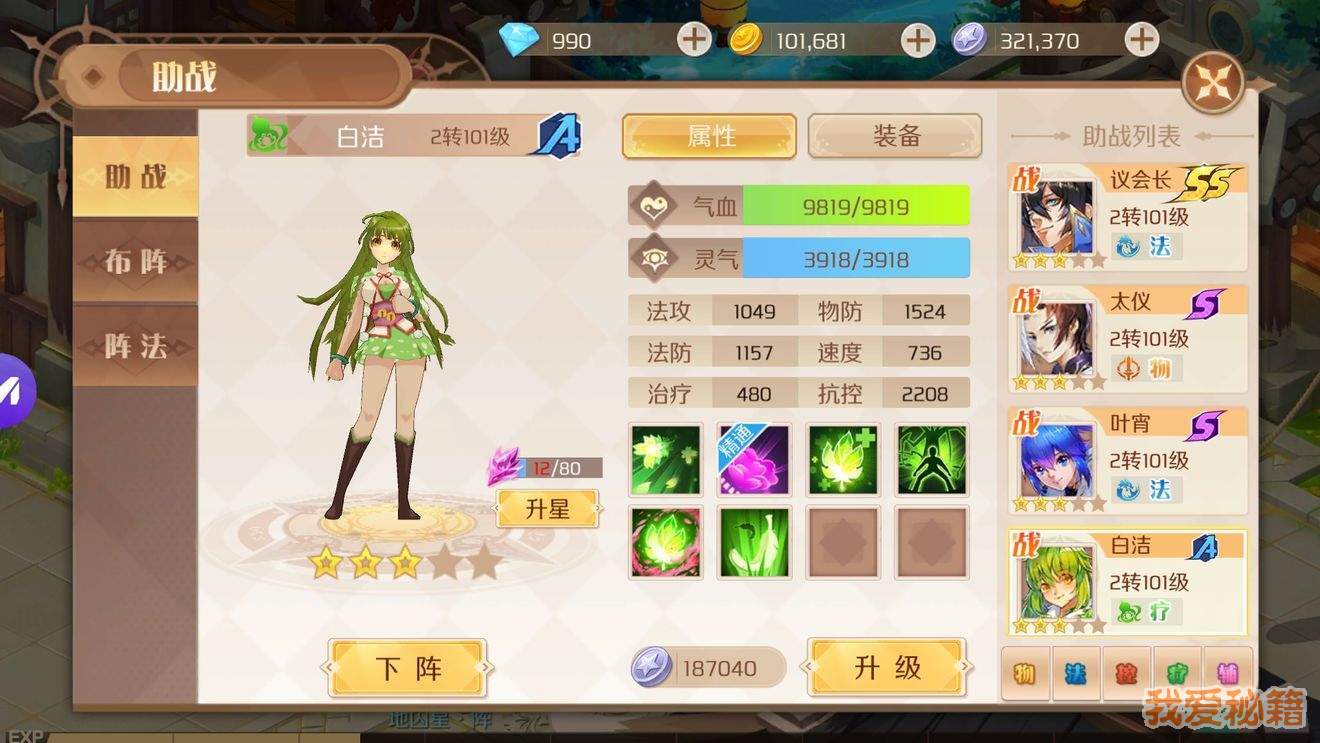Add purple silver currency with the plus button

1141,40
